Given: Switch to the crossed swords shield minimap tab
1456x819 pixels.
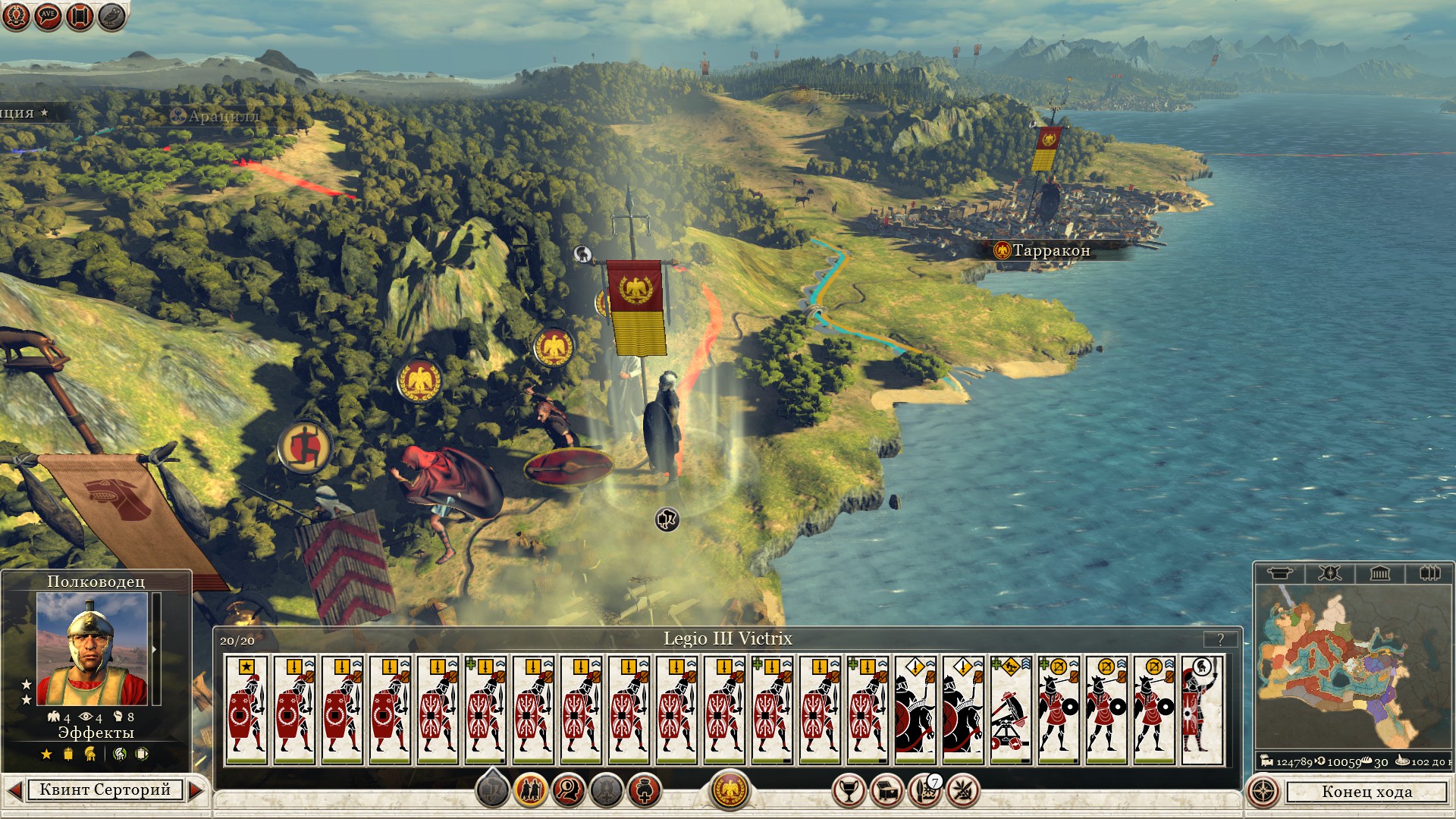Looking at the screenshot, I should [x=1329, y=573].
